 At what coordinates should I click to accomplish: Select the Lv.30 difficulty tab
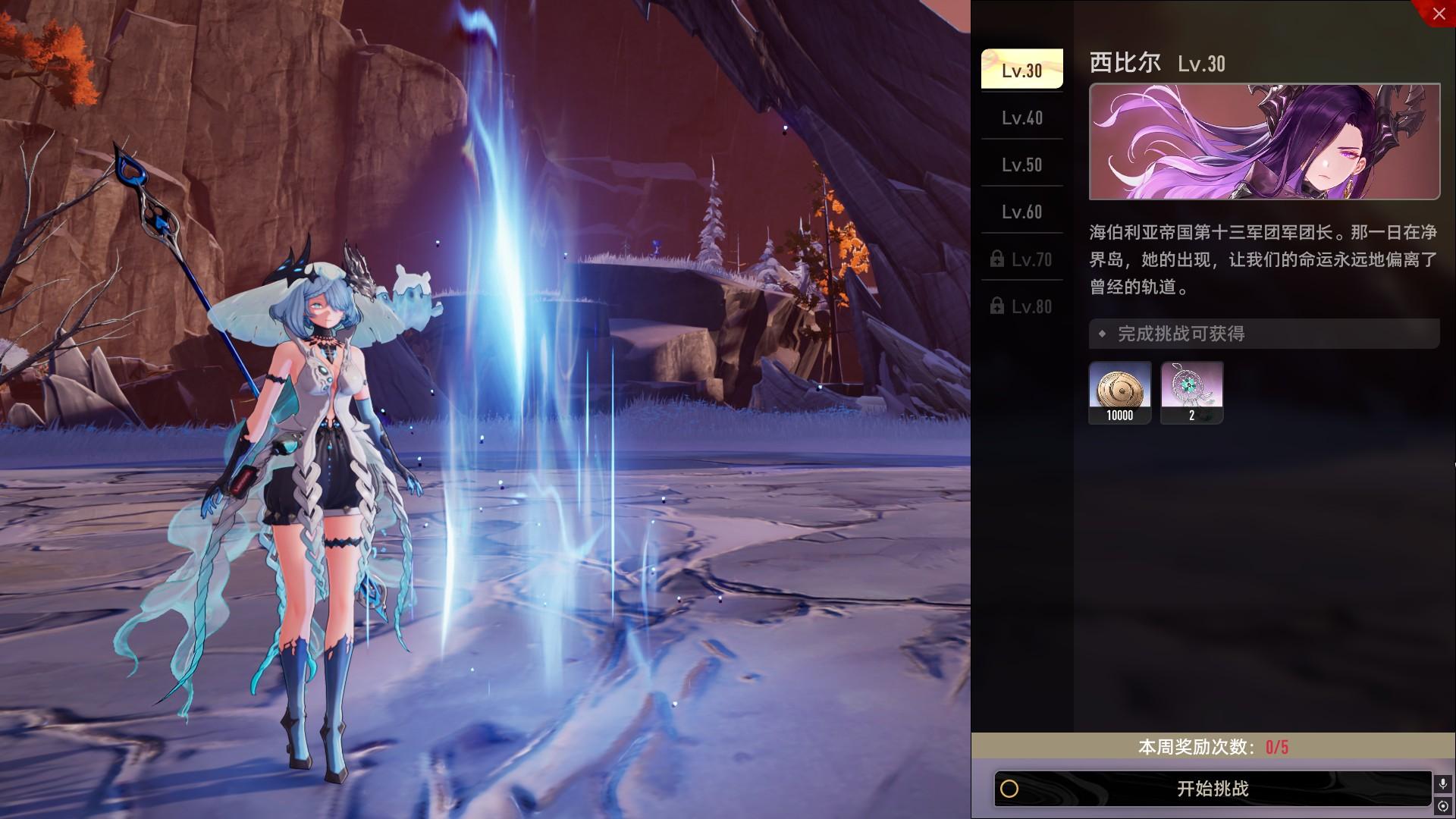click(1021, 70)
